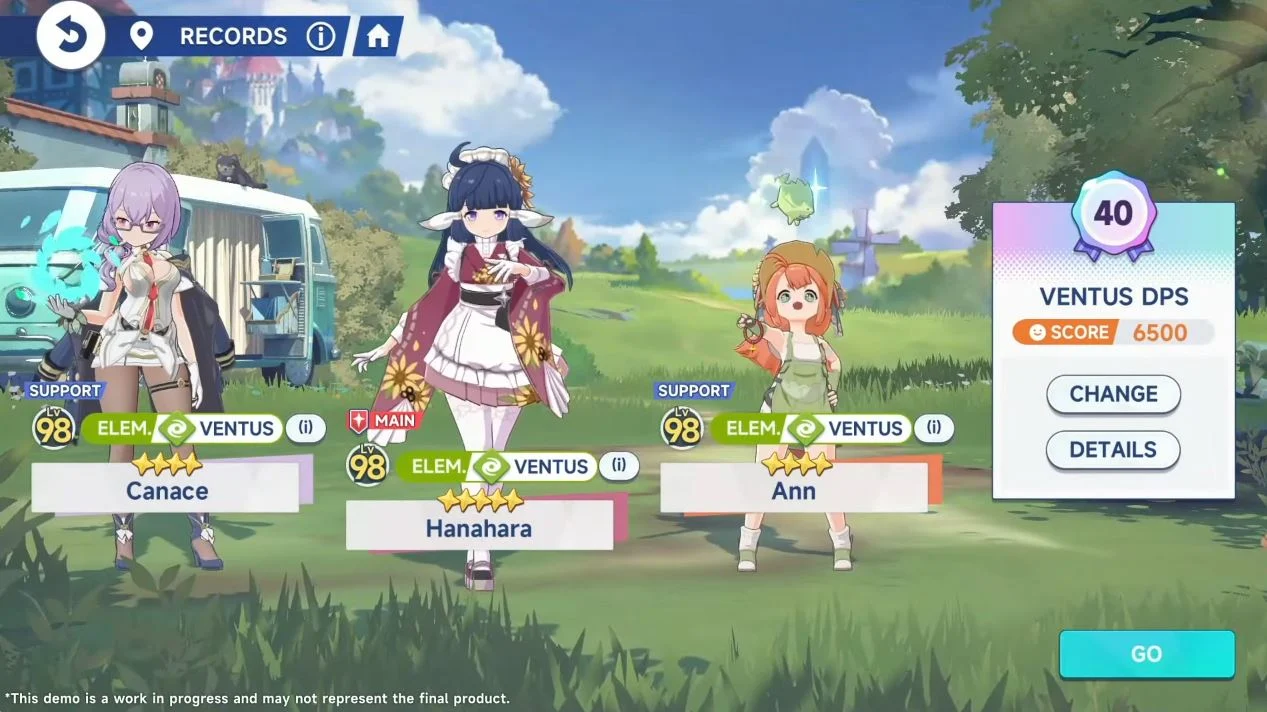View the team Details
1267x712 pixels.
tap(1113, 450)
